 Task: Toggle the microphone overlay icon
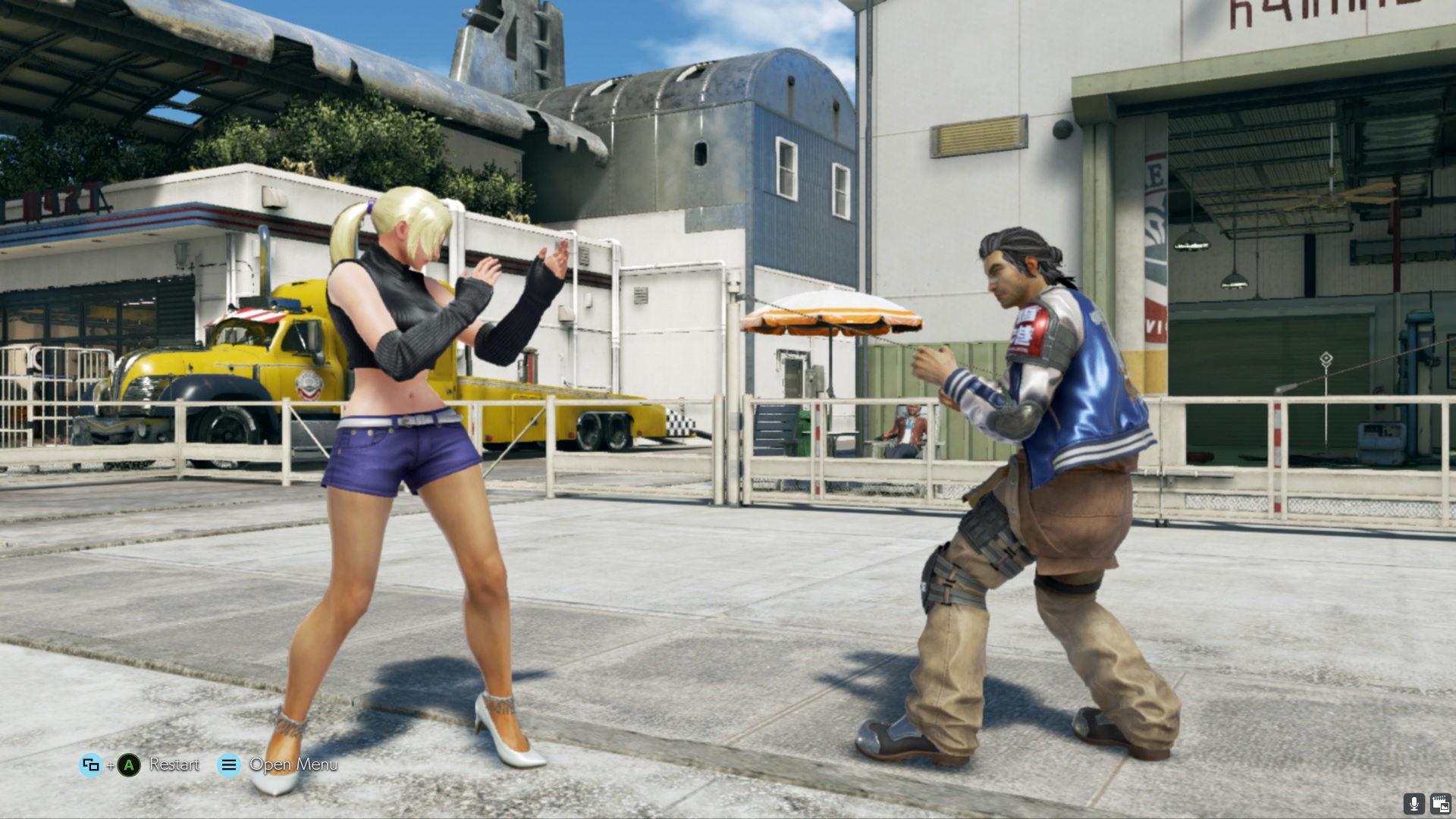1413,804
